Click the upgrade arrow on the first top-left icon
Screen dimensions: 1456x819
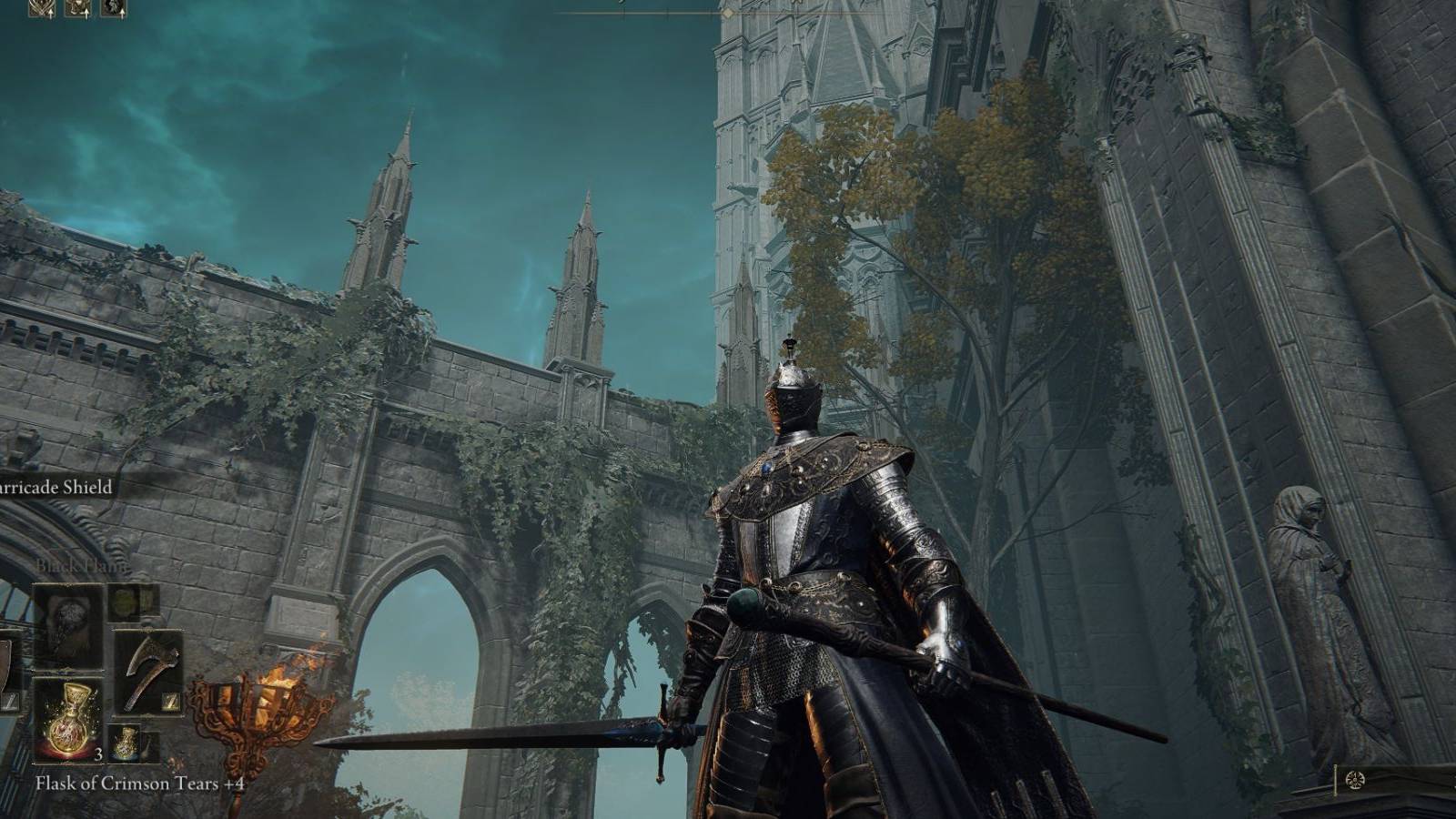coord(51,14)
